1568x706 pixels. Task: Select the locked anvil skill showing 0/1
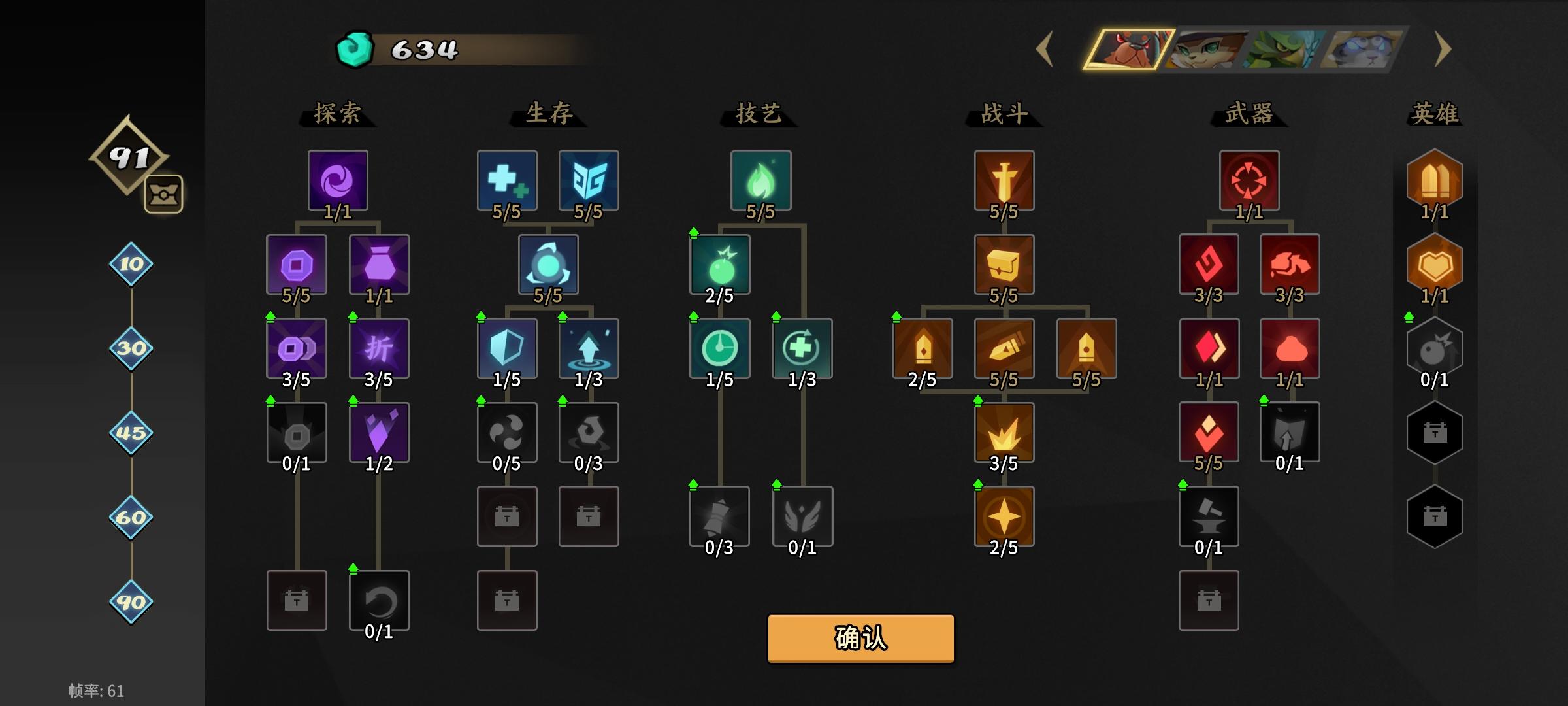click(1209, 516)
